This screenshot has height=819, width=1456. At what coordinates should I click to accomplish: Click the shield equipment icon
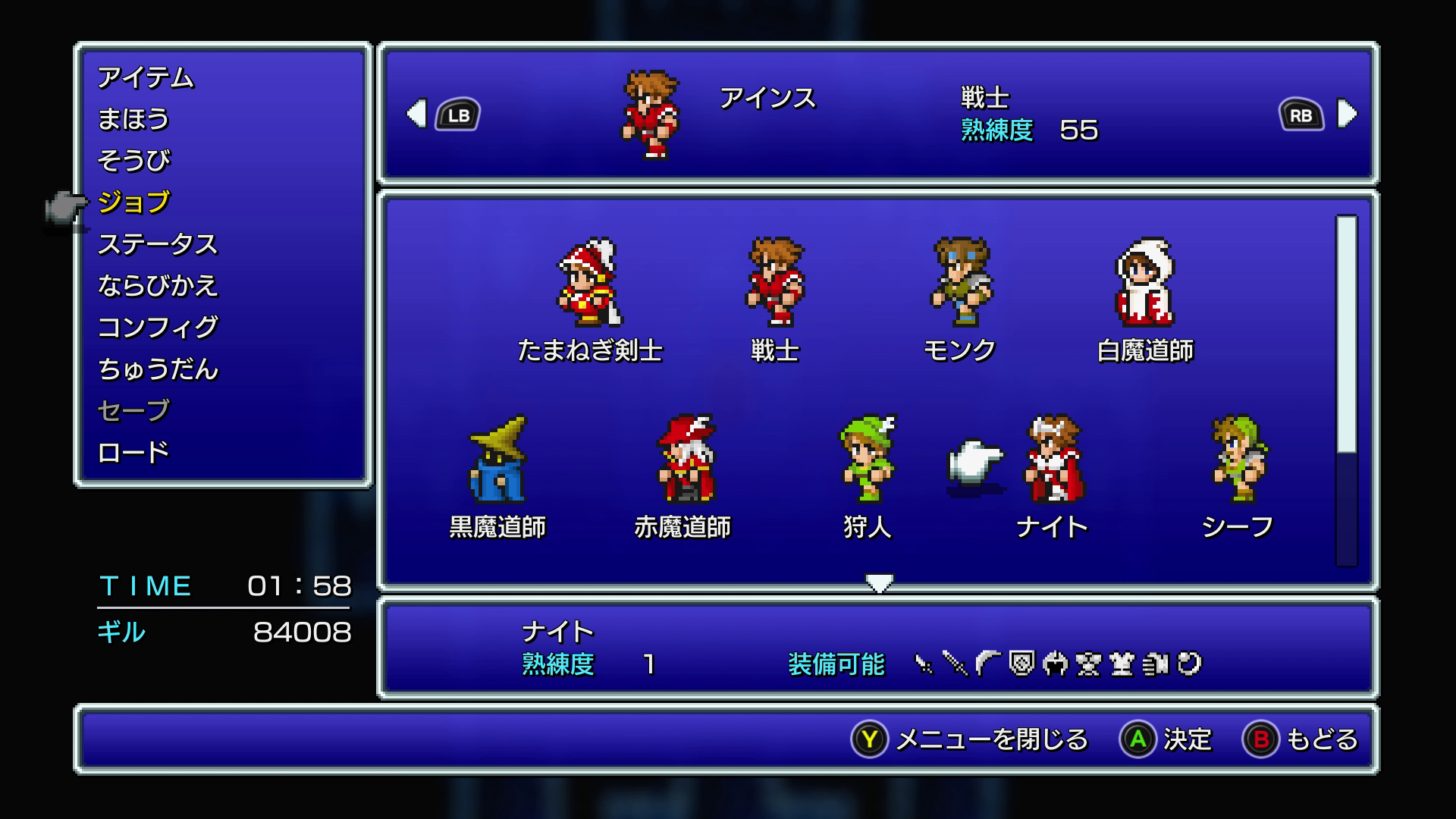[x=1021, y=665]
